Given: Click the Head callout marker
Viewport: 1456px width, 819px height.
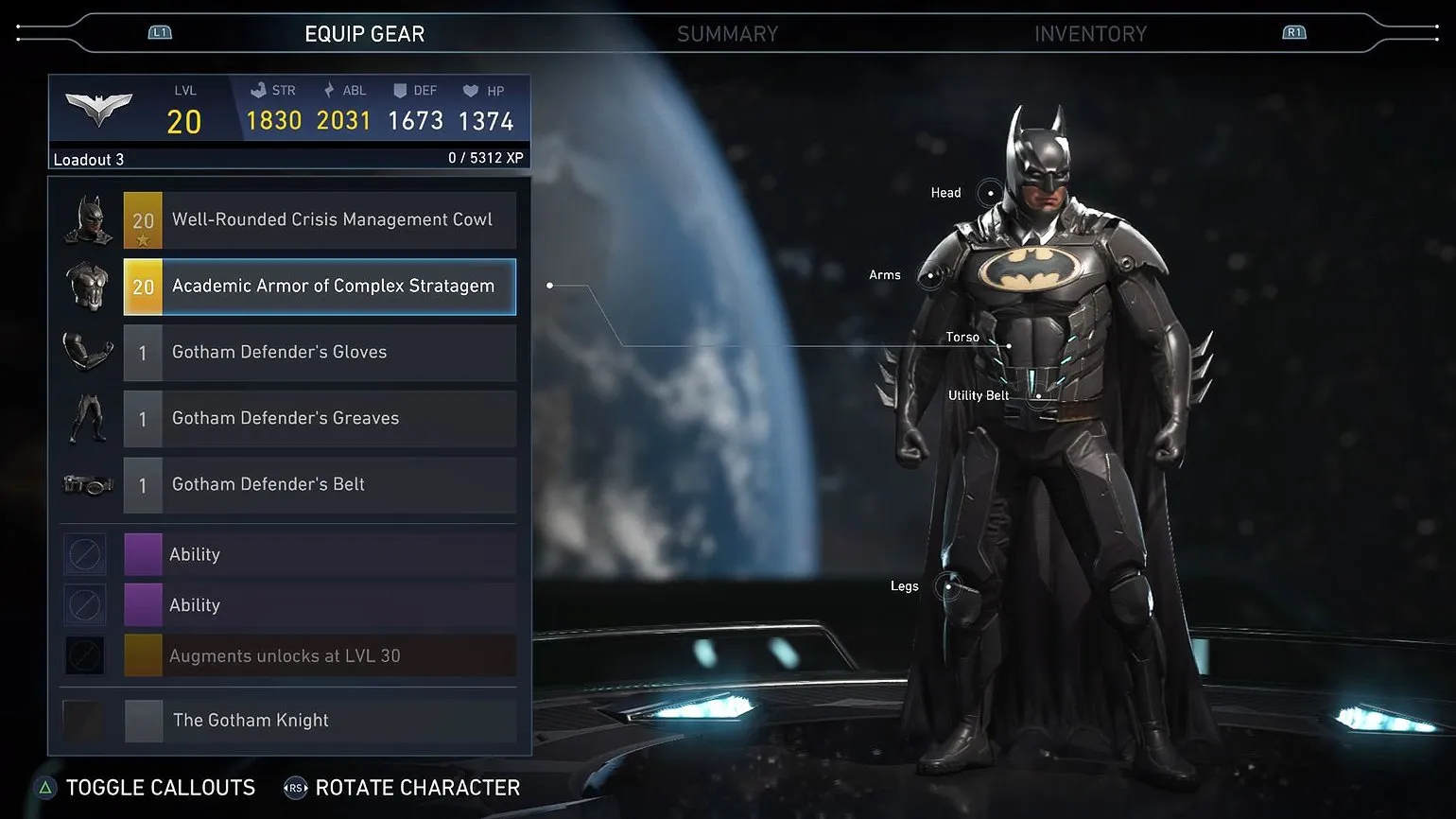Looking at the screenshot, I should 990,193.
